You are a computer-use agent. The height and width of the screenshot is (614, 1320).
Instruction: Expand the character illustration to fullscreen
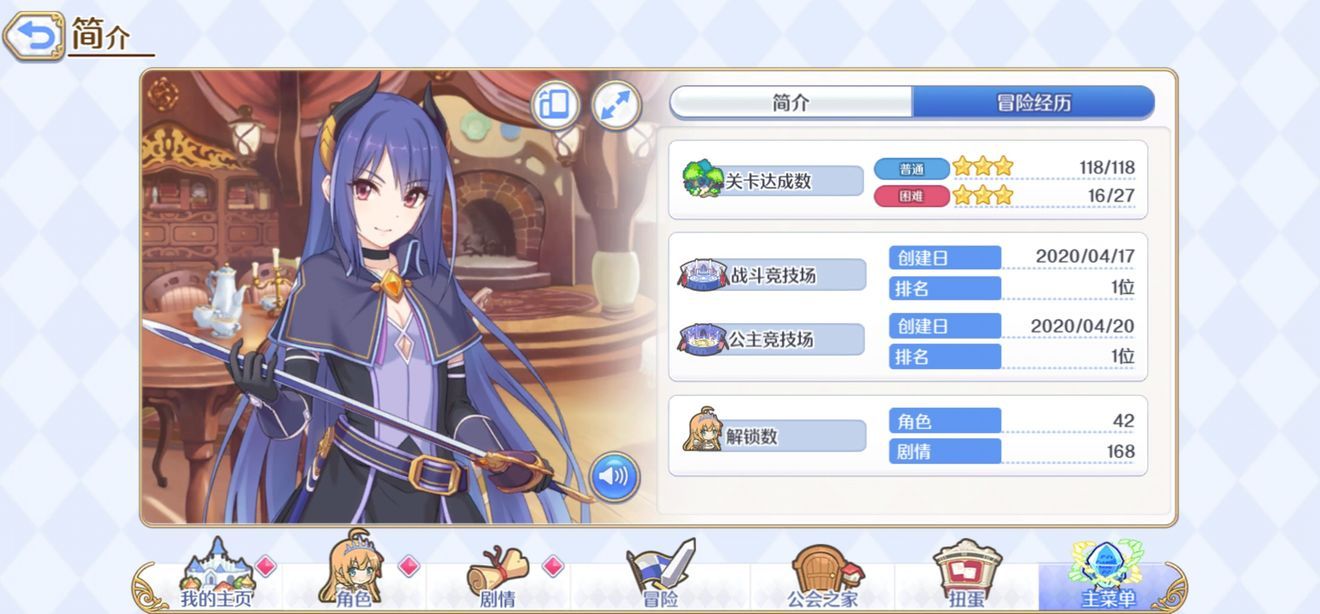[616, 104]
